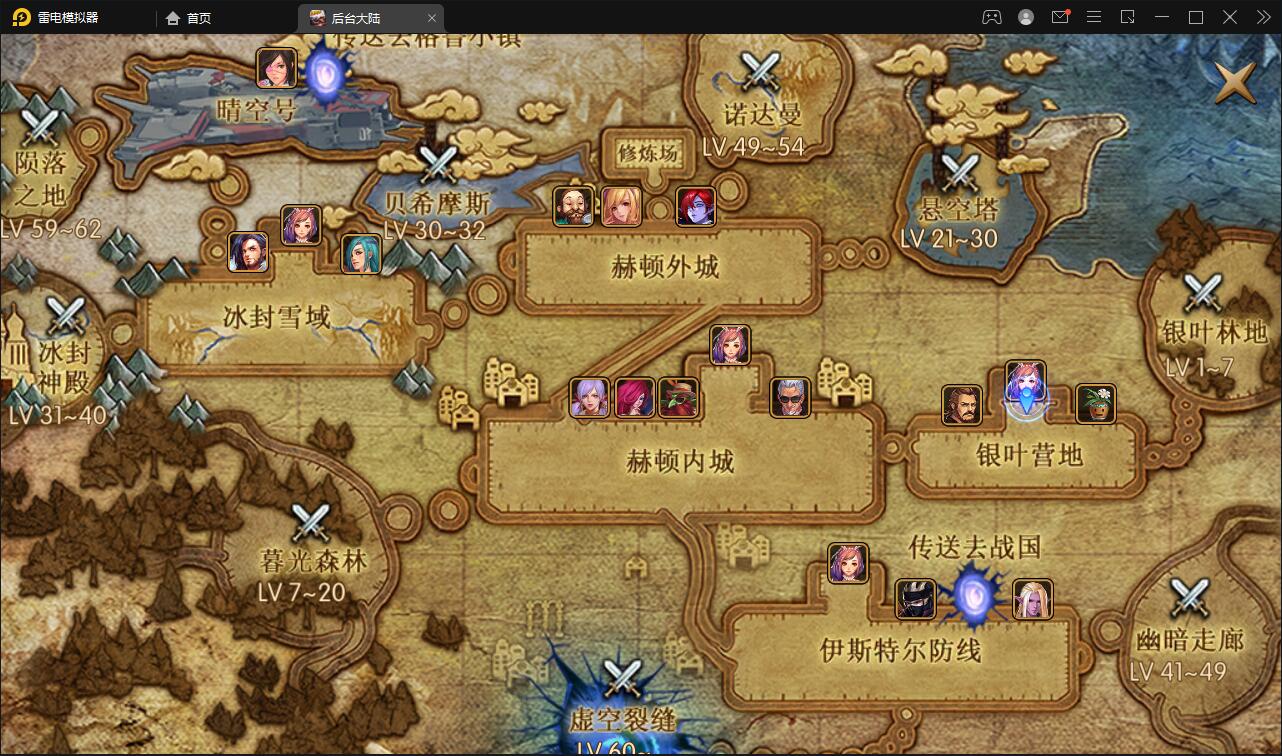Expand the hidden toolbar via double-chevron
Image resolution: width=1282 pixels, height=756 pixels.
click(x=1262, y=17)
